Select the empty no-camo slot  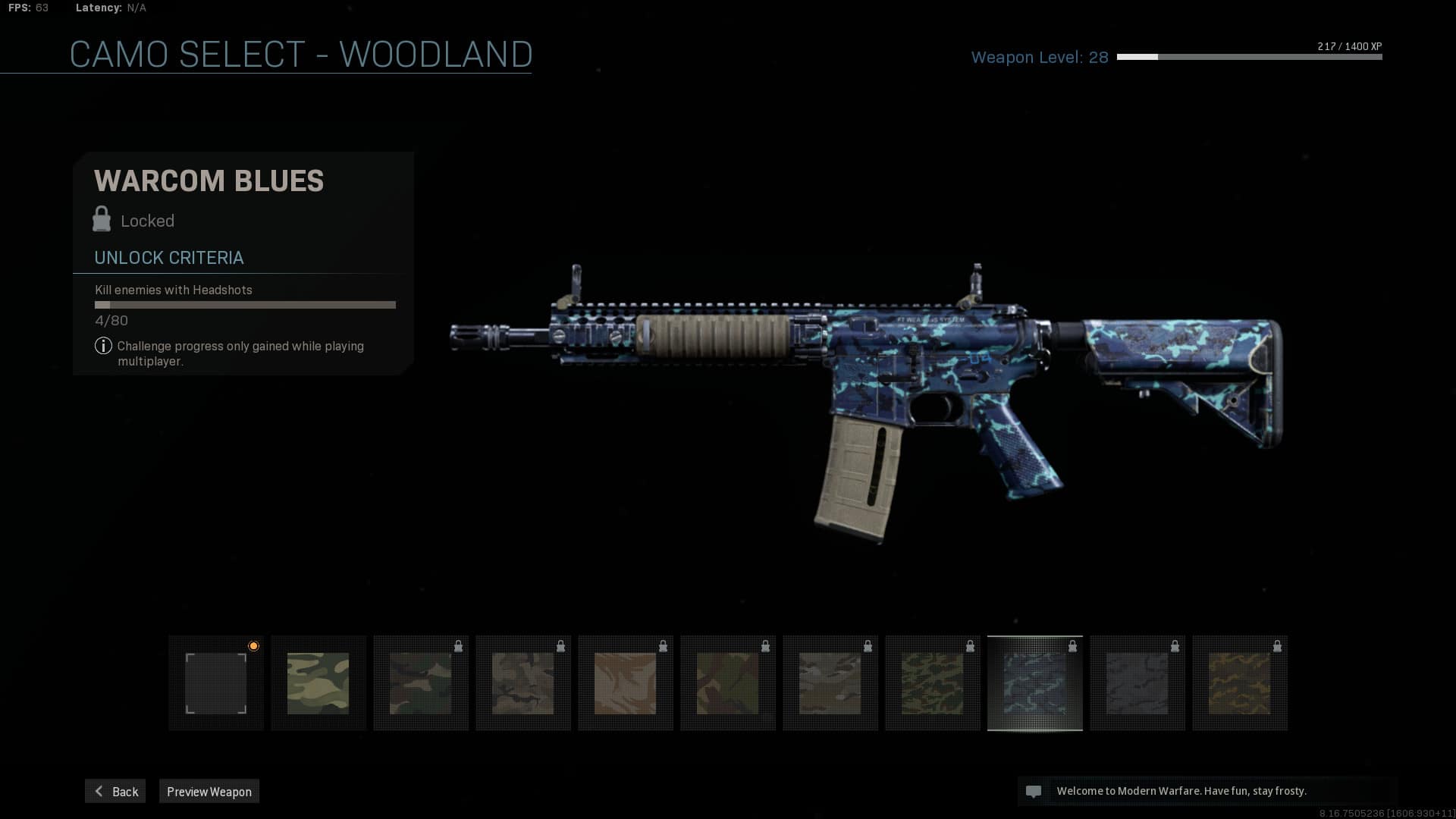pos(216,683)
